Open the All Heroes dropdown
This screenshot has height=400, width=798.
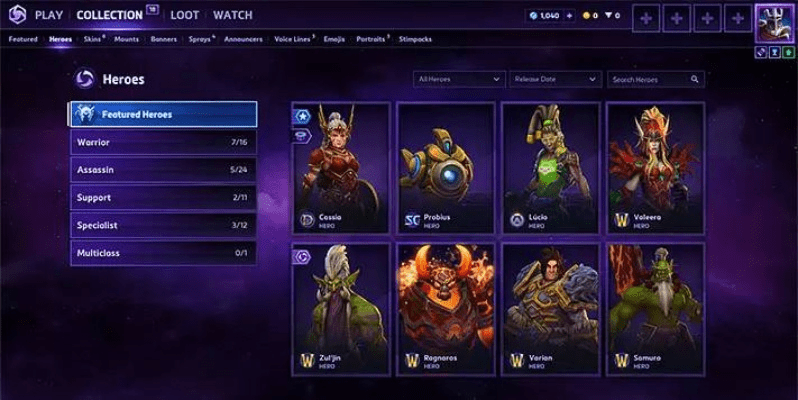[459, 78]
